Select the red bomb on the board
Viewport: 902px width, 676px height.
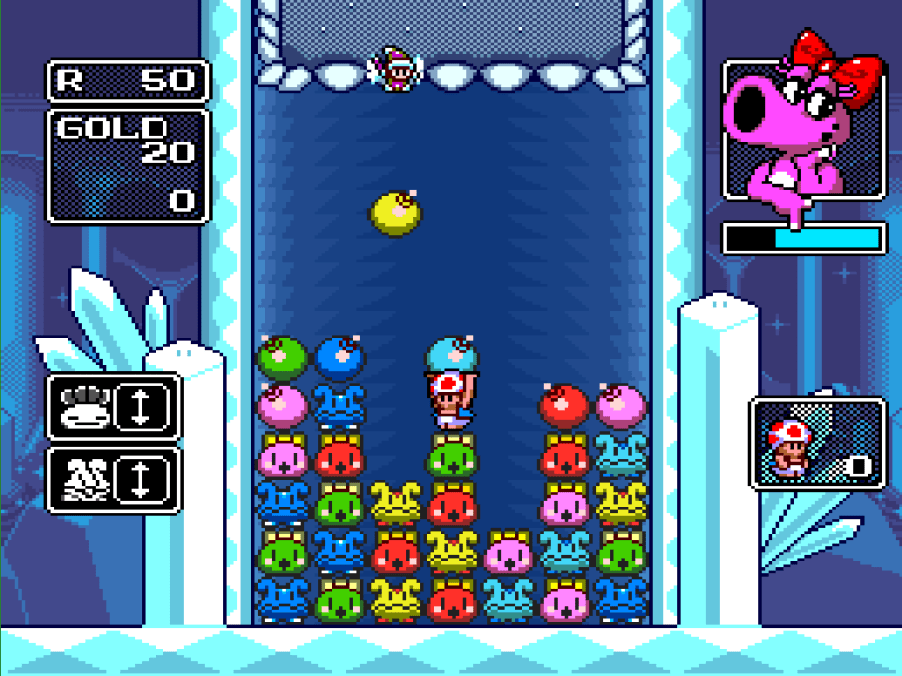pos(565,406)
